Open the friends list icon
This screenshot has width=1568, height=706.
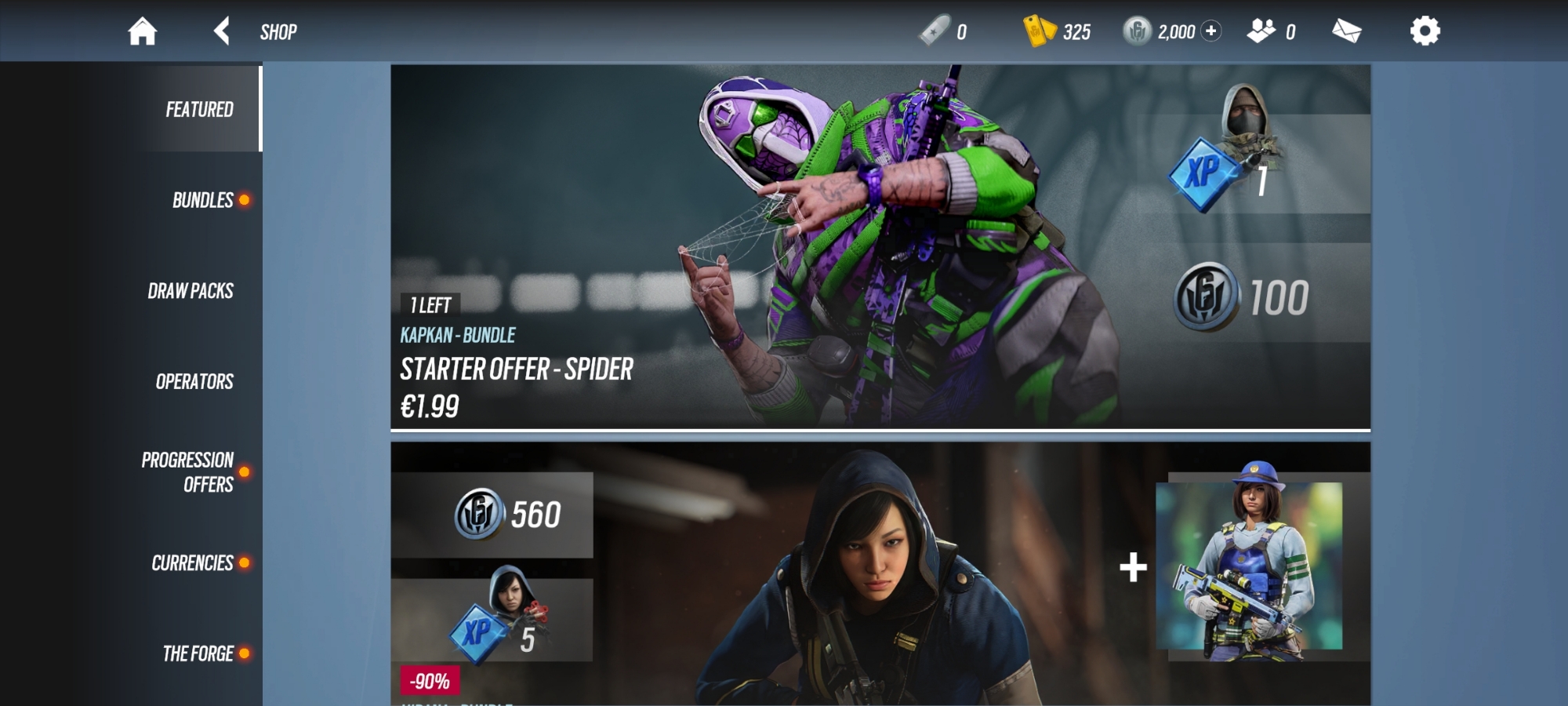pos(1261,31)
